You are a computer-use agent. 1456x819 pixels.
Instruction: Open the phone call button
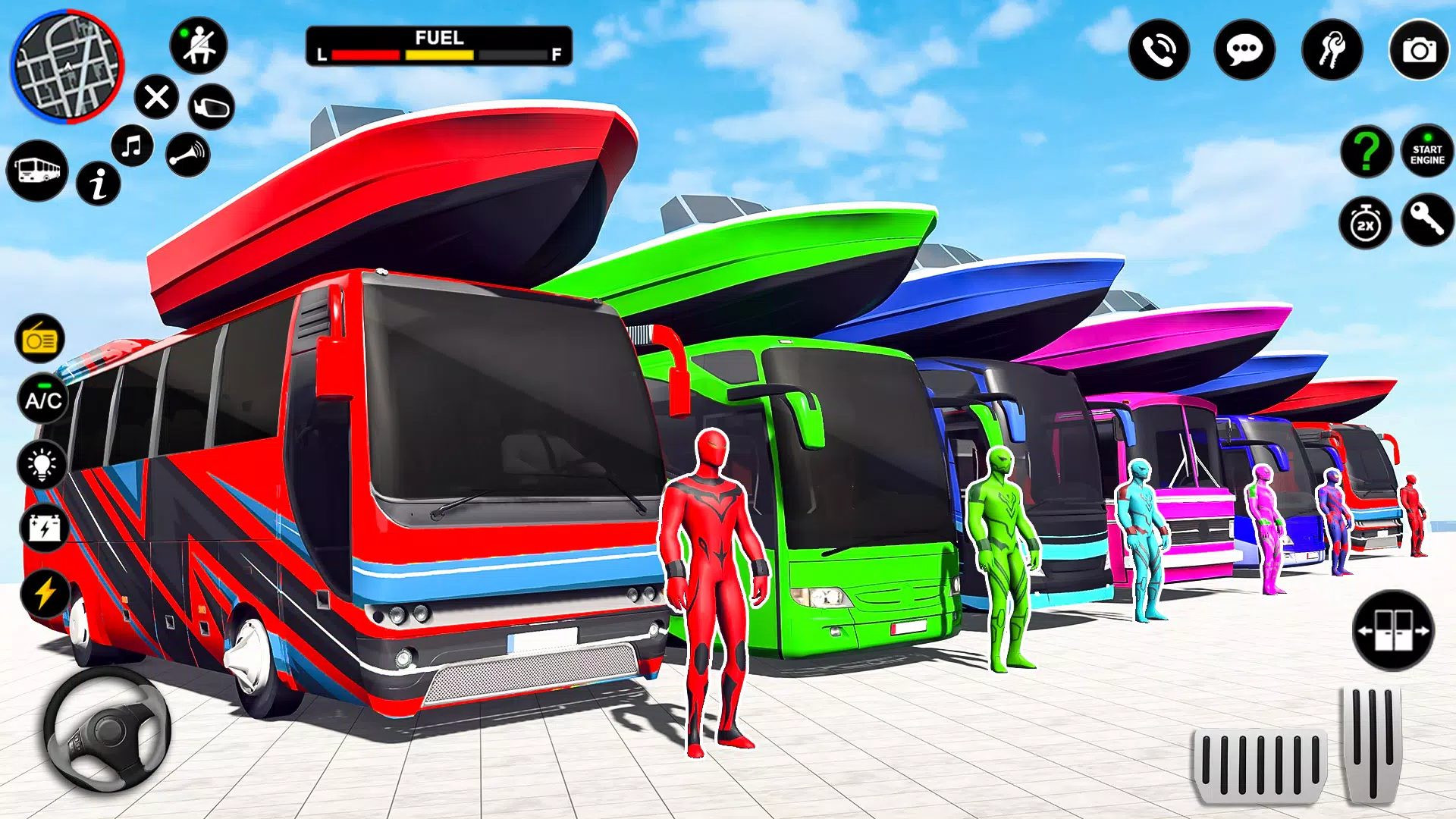coord(1159,50)
